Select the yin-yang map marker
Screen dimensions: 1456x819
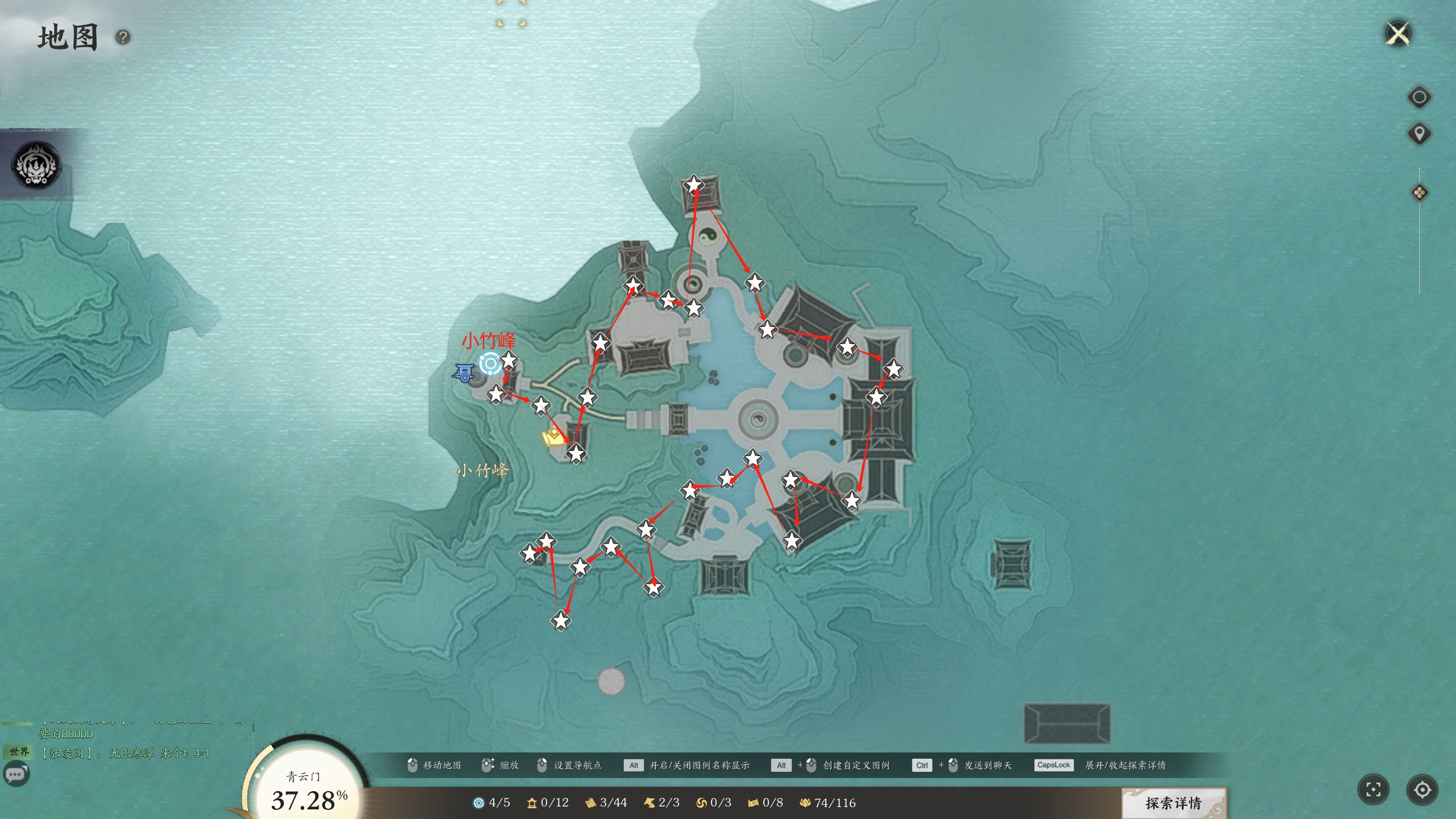click(708, 235)
